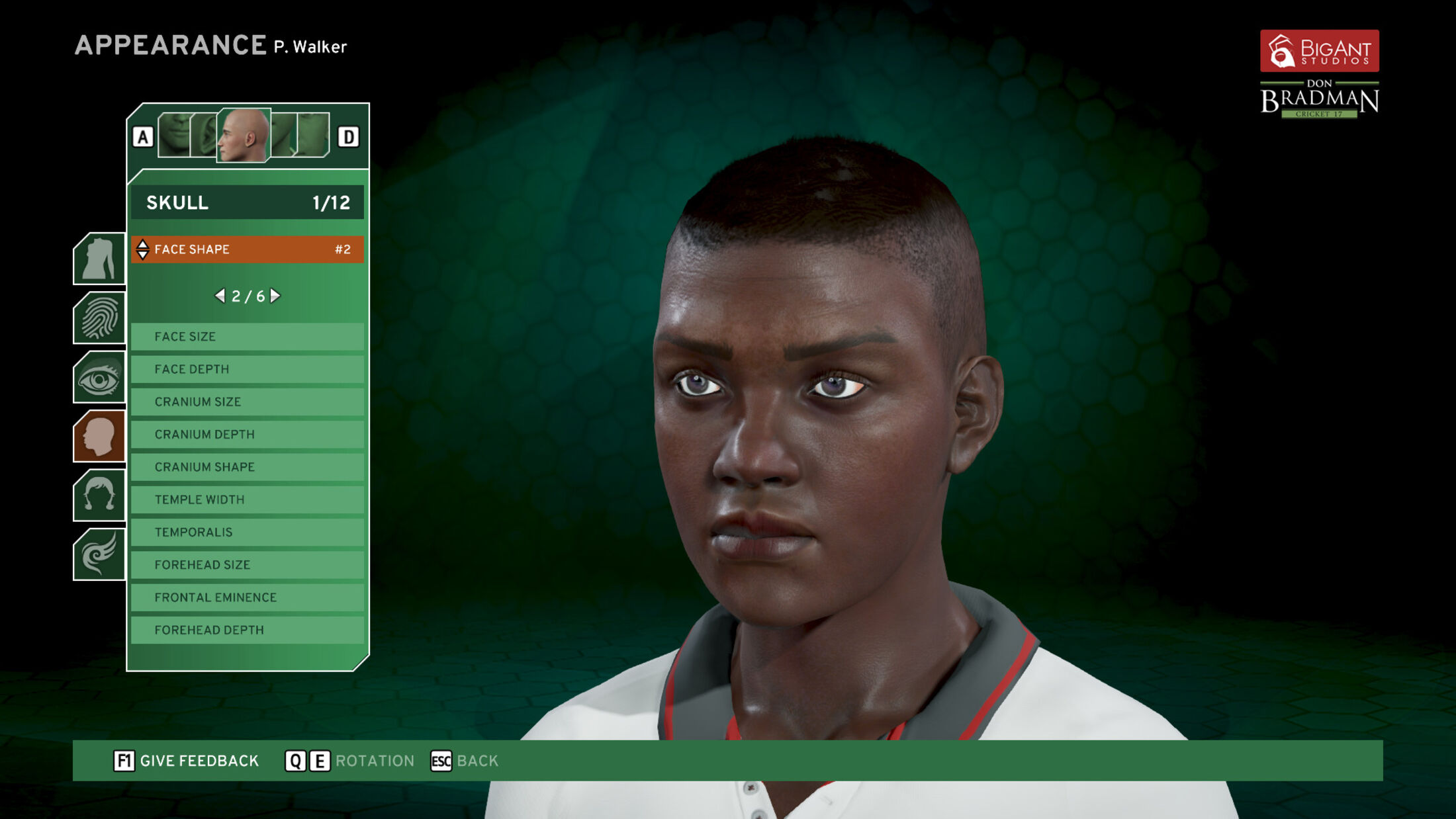Choose the Temporalis option
The height and width of the screenshot is (819, 1456).
[247, 532]
